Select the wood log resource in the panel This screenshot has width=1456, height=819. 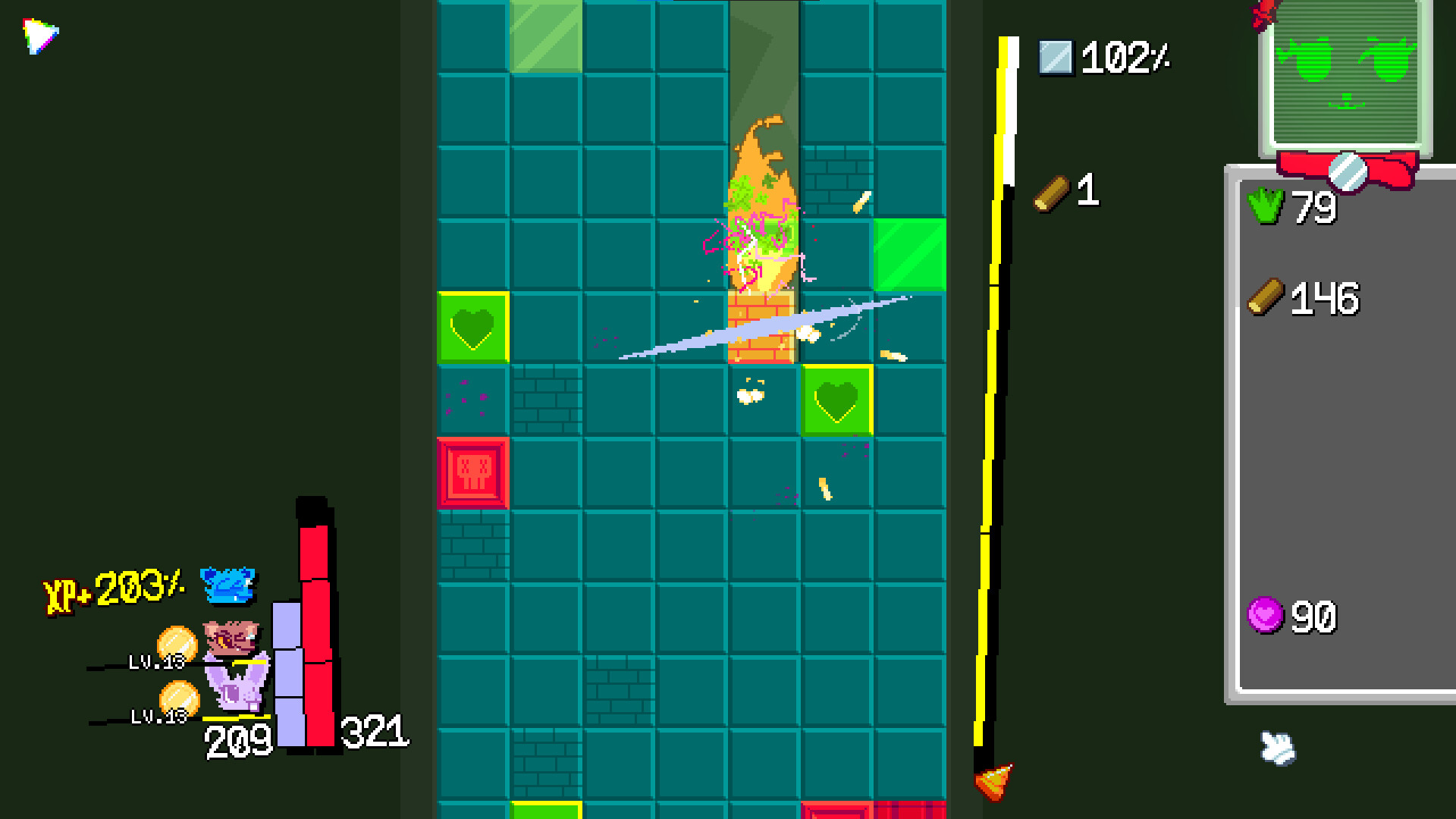(1266, 297)
